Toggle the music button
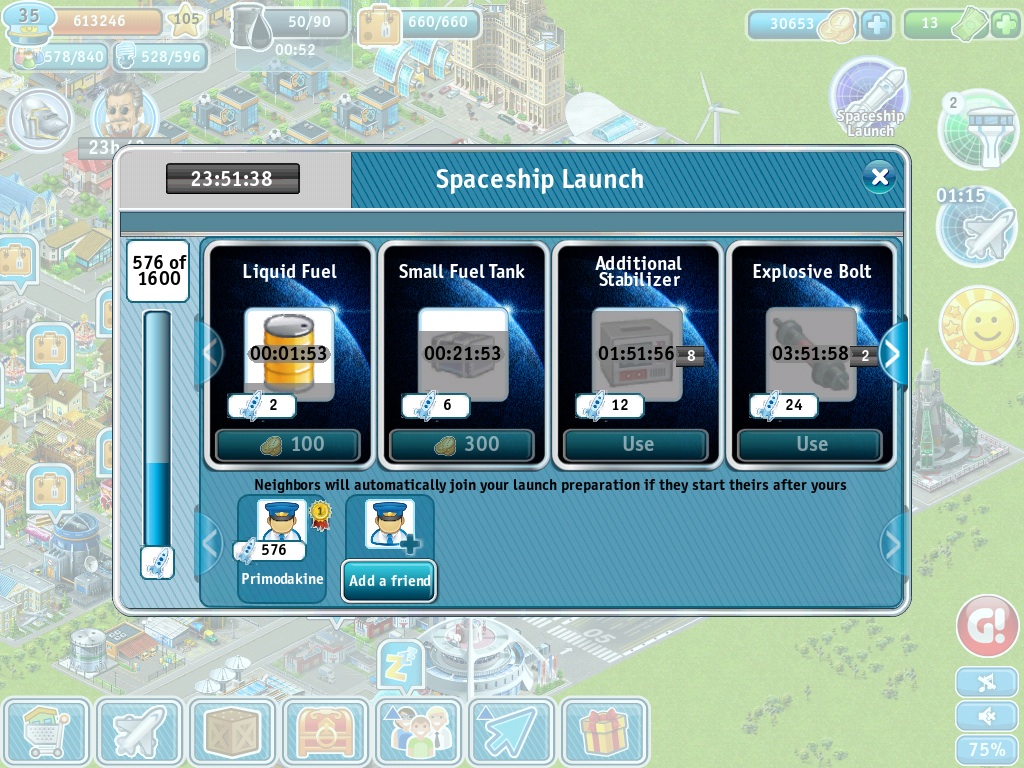The width and height of the screenshot is (1024, 768). [986, 682]
